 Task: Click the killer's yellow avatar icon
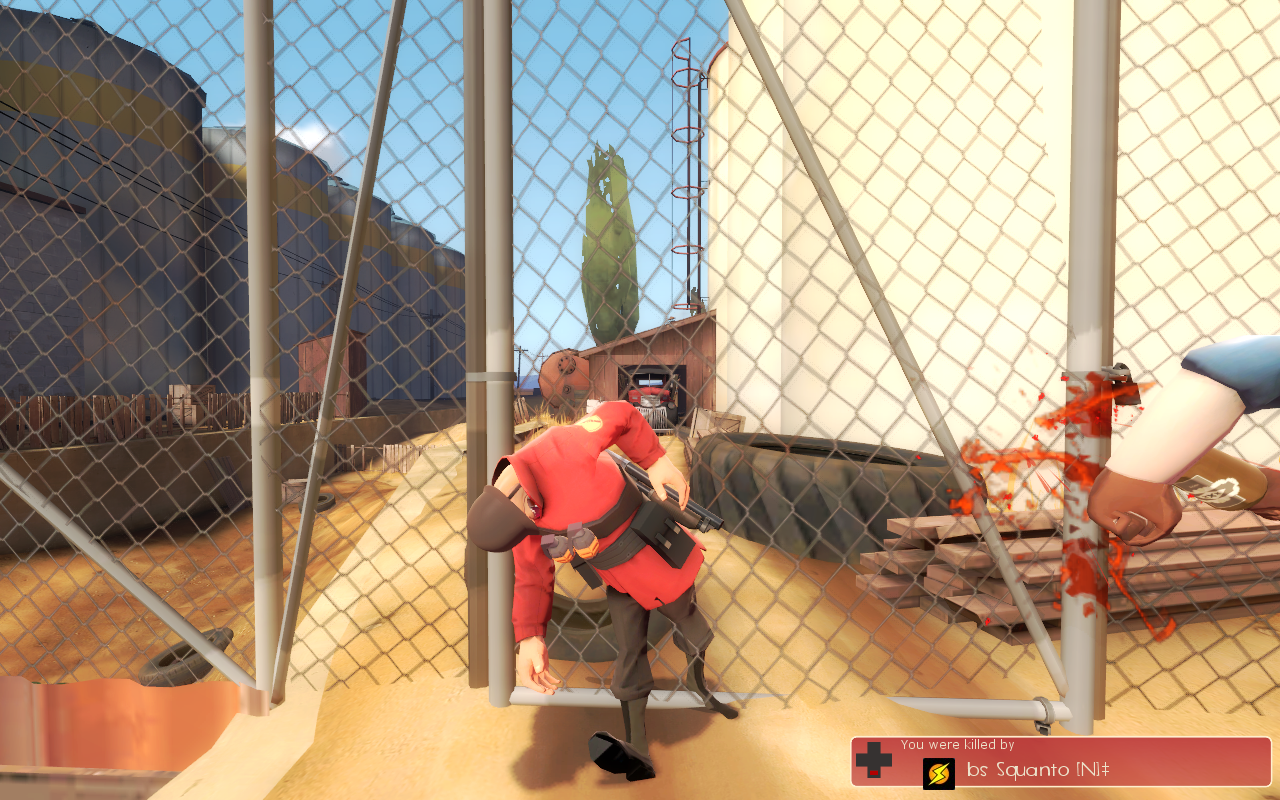click(938, 773)
